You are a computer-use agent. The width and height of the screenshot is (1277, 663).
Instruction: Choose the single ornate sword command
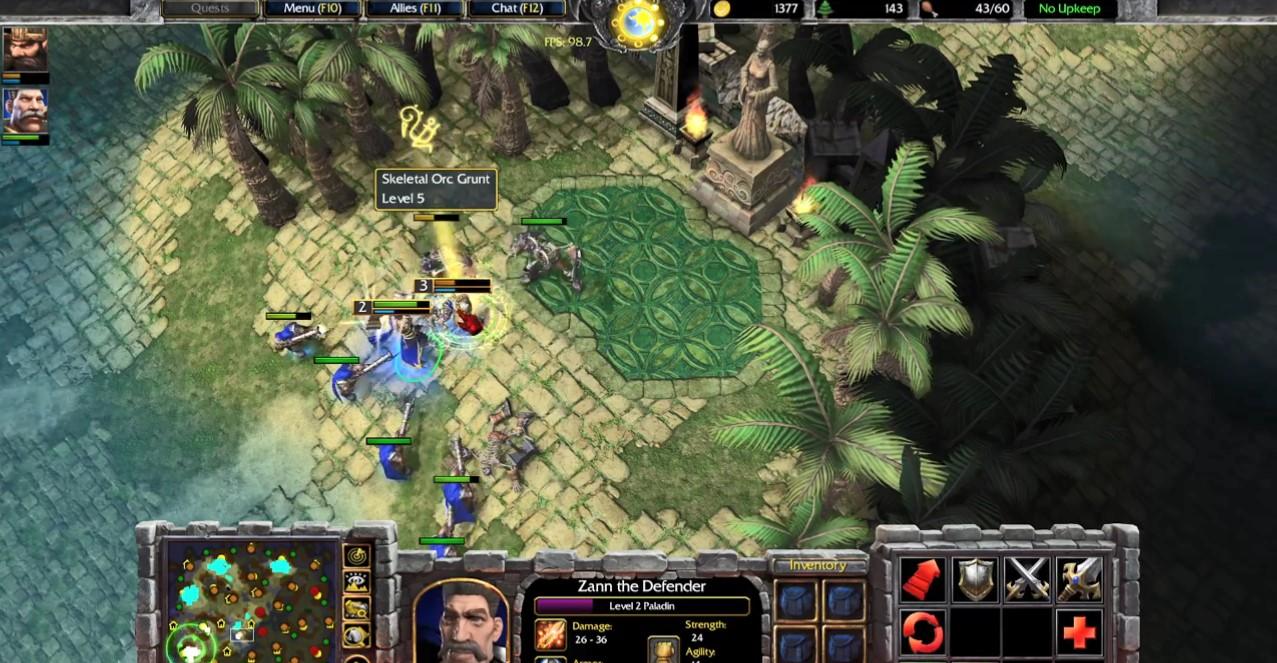click(1079, 580)
